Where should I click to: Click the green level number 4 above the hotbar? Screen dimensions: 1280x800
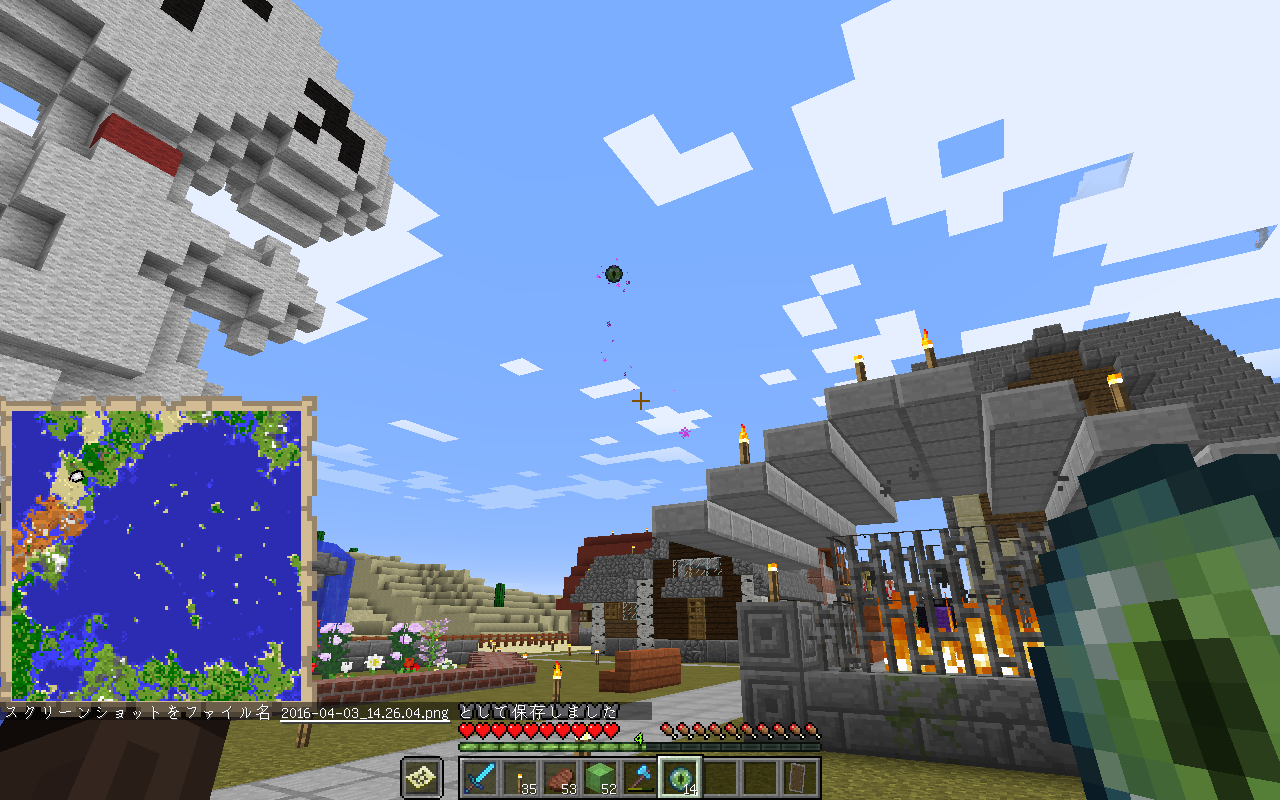point(638,738)
